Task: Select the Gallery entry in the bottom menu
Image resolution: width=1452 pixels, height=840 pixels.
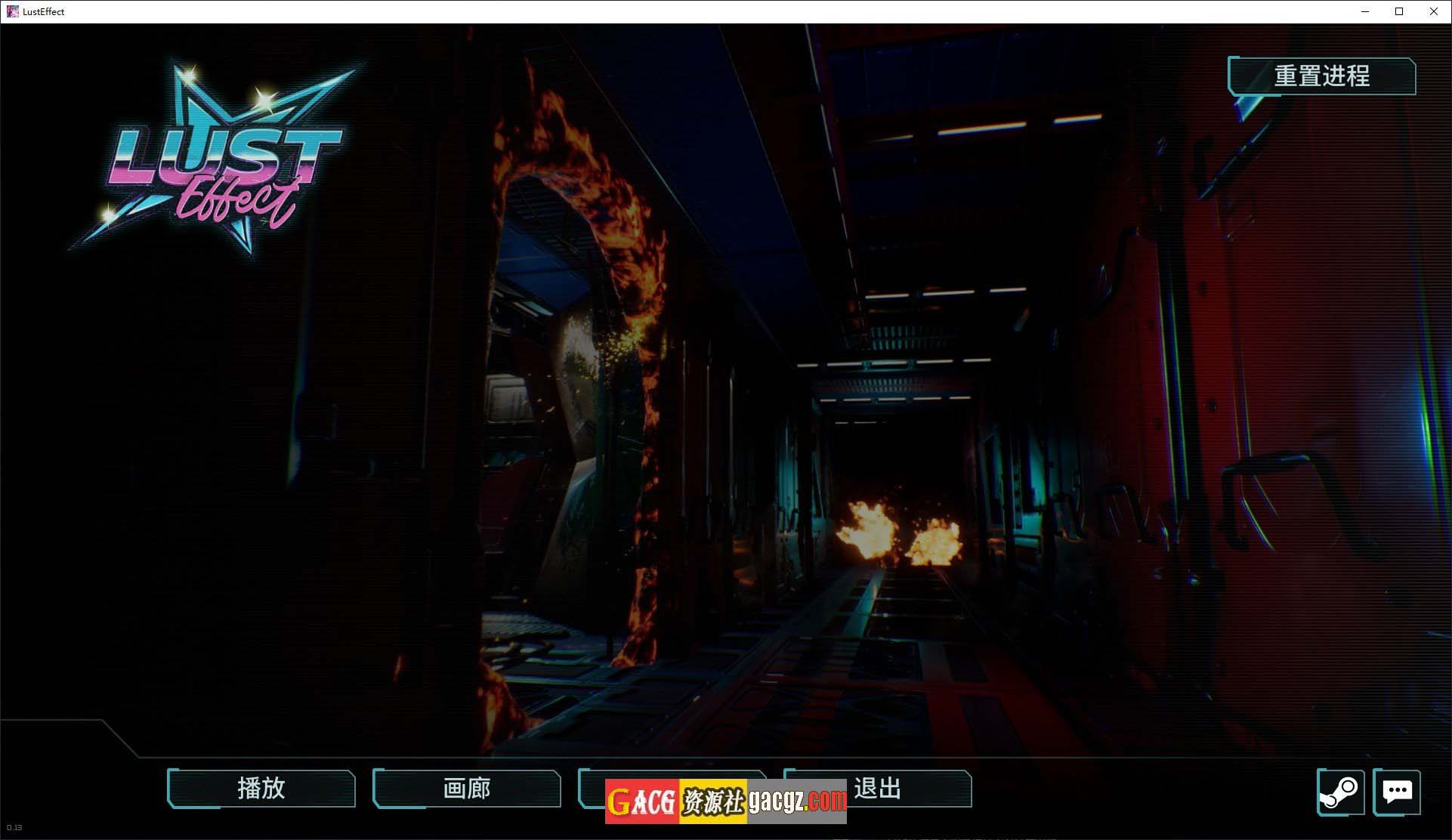Action: pyautogui.click(x=465, y=789)
